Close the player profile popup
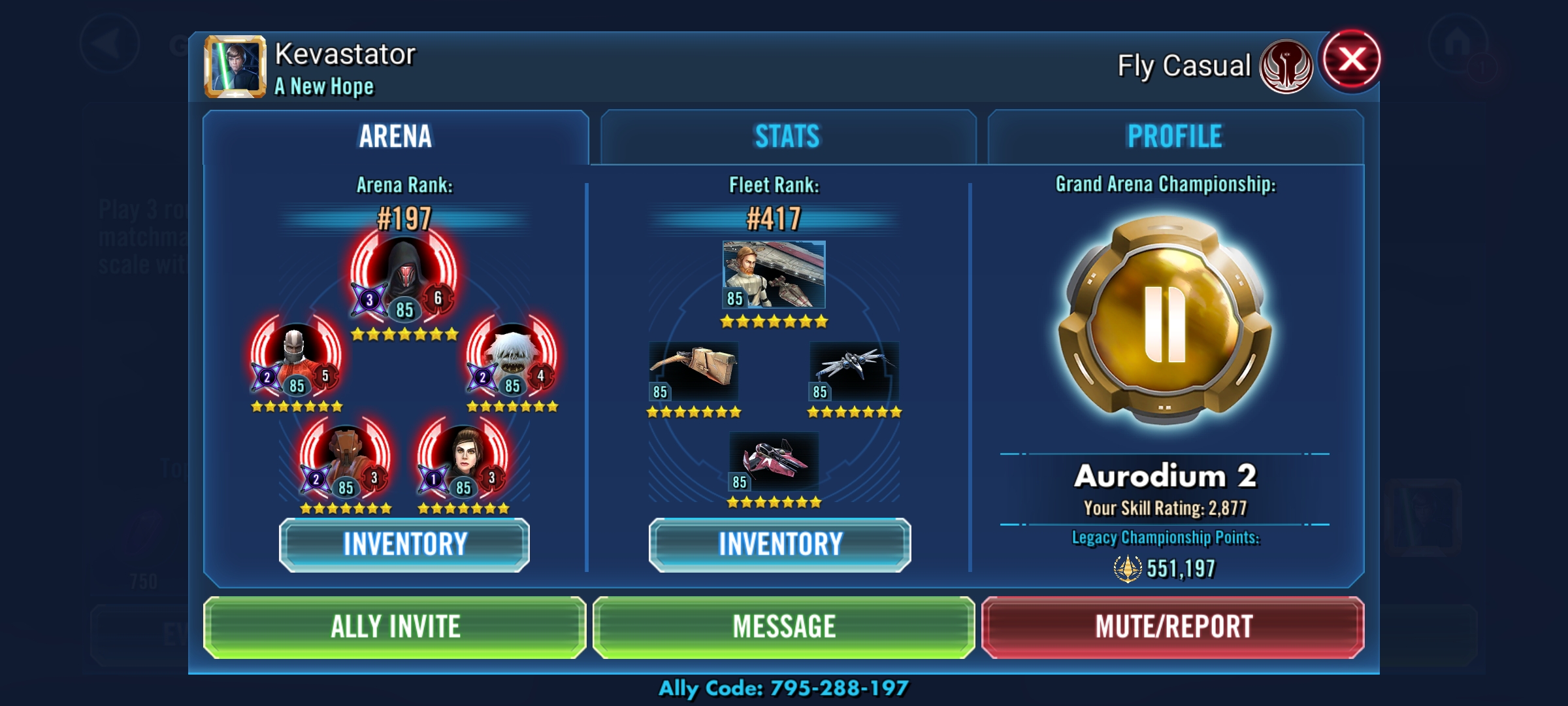This screenshot has height=706, width=1568. coord(1351,60)
